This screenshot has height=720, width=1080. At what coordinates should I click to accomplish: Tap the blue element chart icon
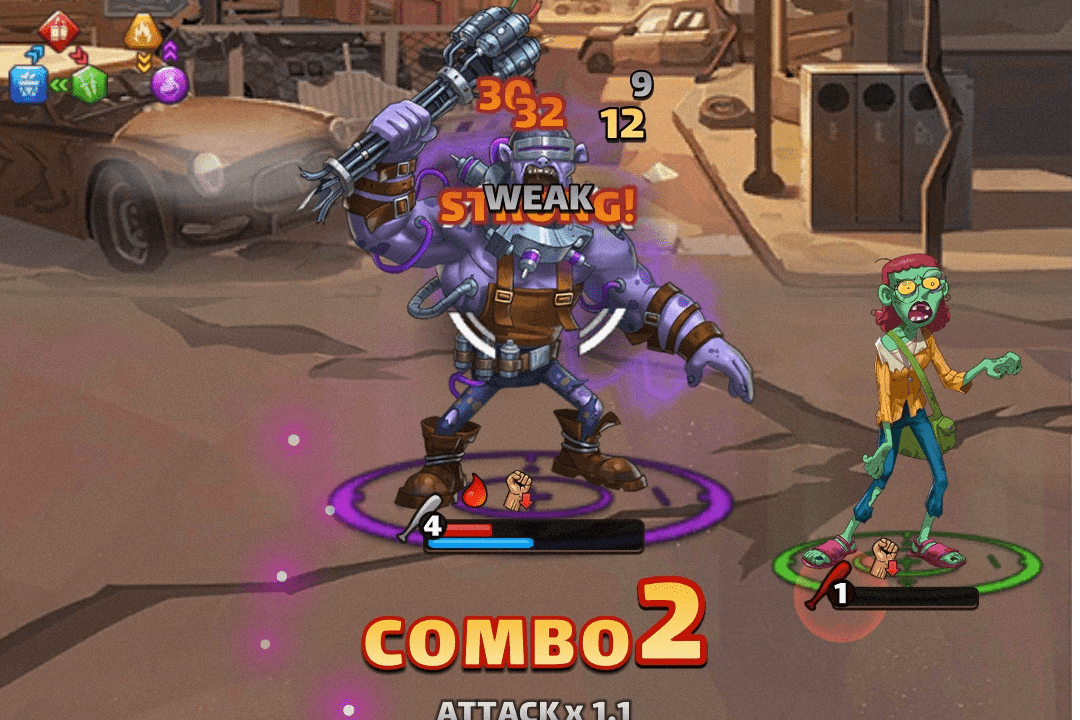28,84
